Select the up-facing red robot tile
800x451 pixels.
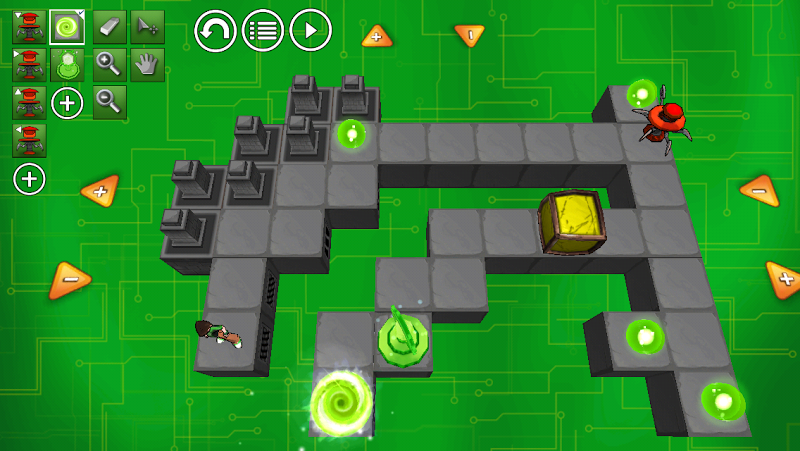29,102
